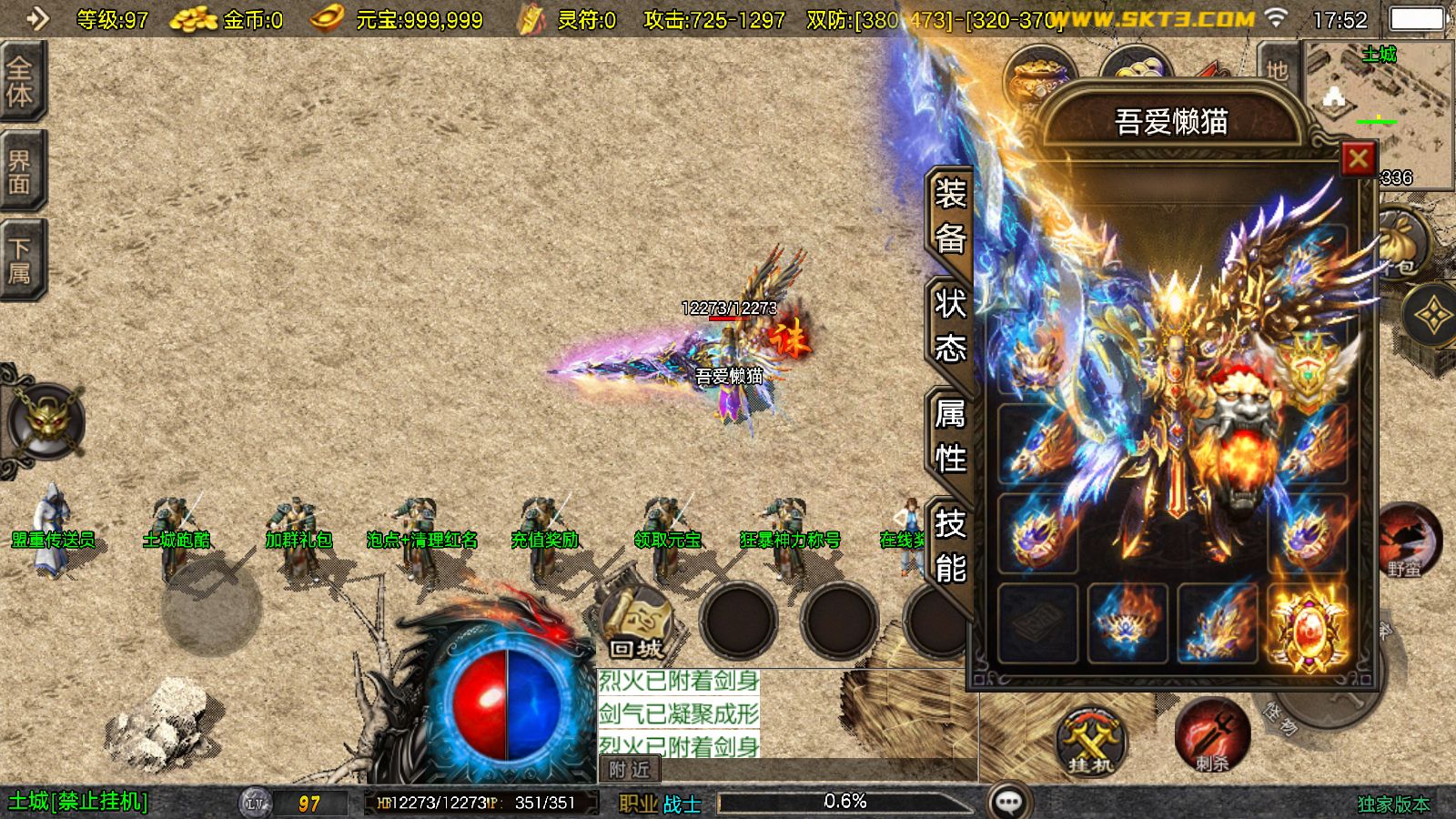Show the 属性 attributes tab
1456x819 pixels.
pyautogui.click(x=950, y=436)
